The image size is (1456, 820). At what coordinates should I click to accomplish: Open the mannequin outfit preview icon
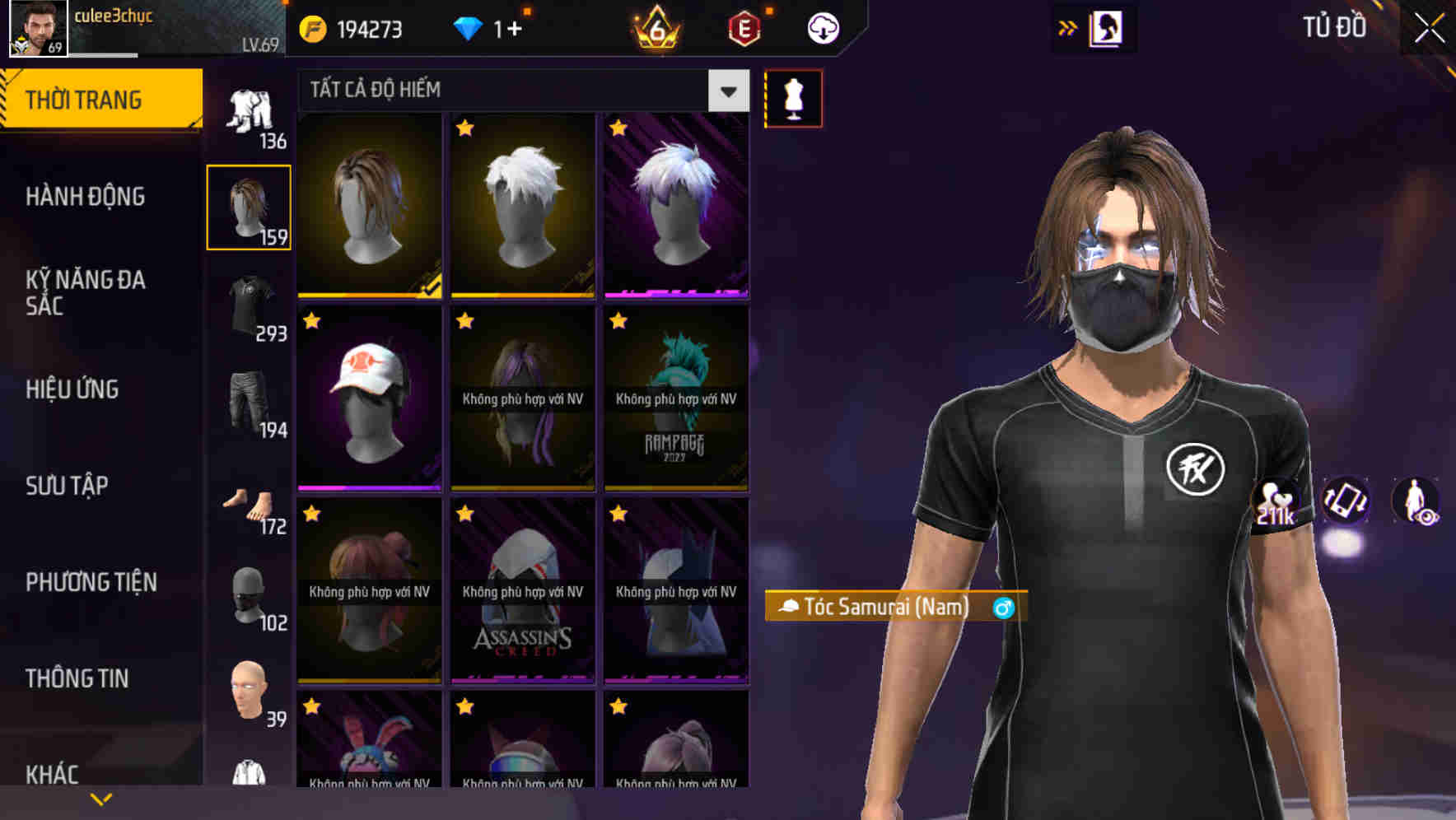[x=793, y=97]
